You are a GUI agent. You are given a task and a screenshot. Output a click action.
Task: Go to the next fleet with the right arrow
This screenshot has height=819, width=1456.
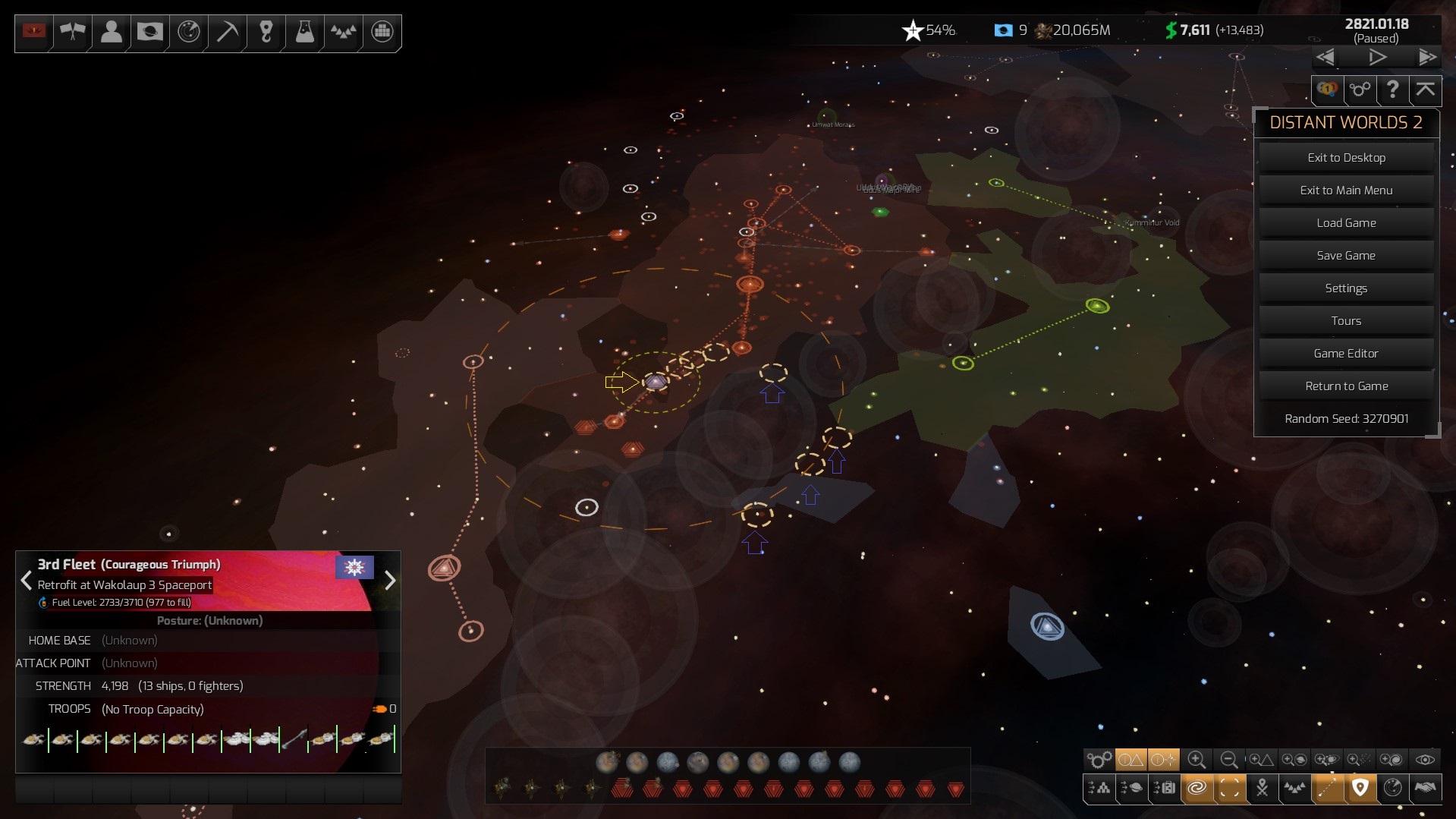(390, 581)
